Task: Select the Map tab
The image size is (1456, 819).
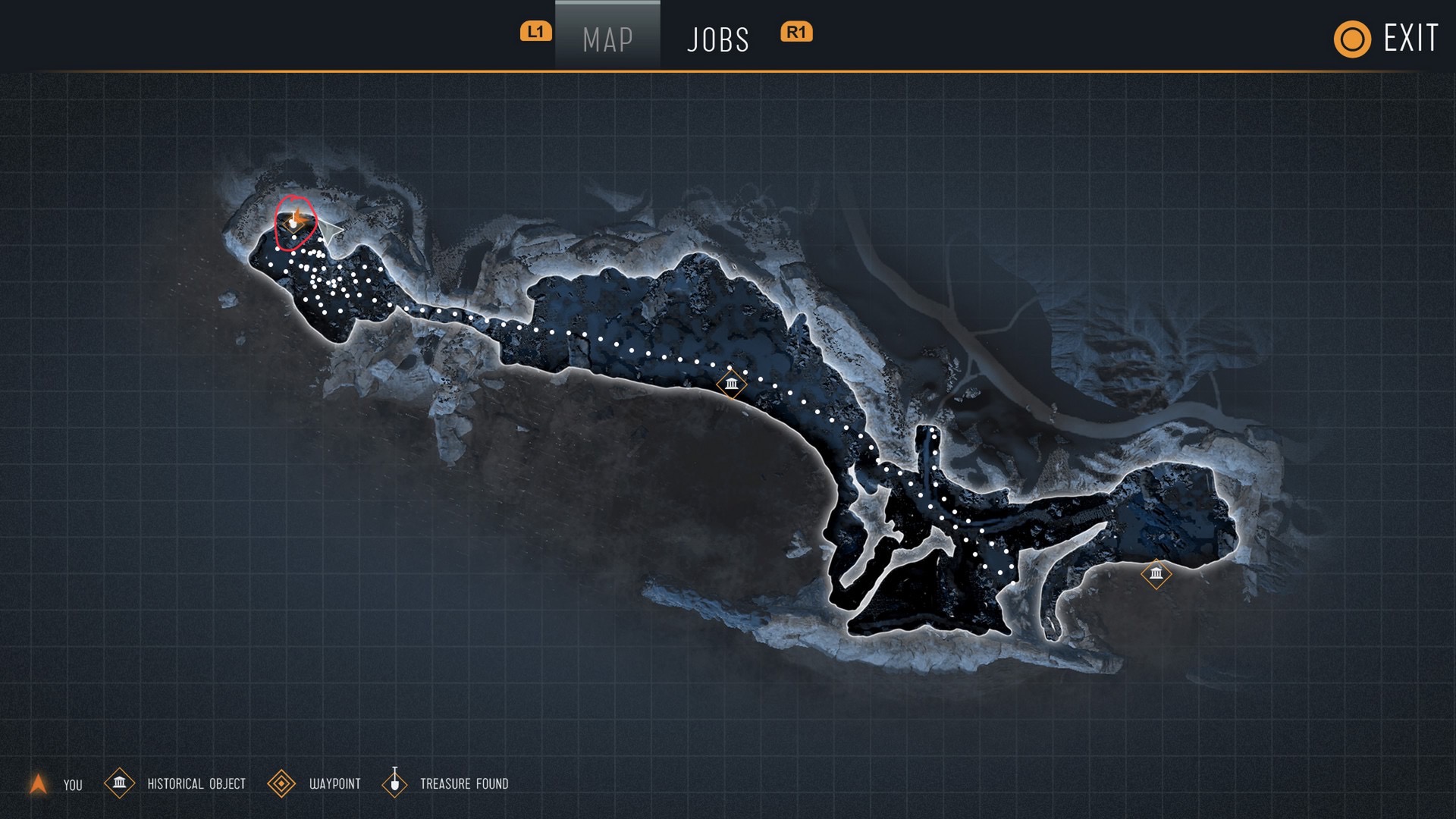Action: pyautogui.click(x=607, y=39)
